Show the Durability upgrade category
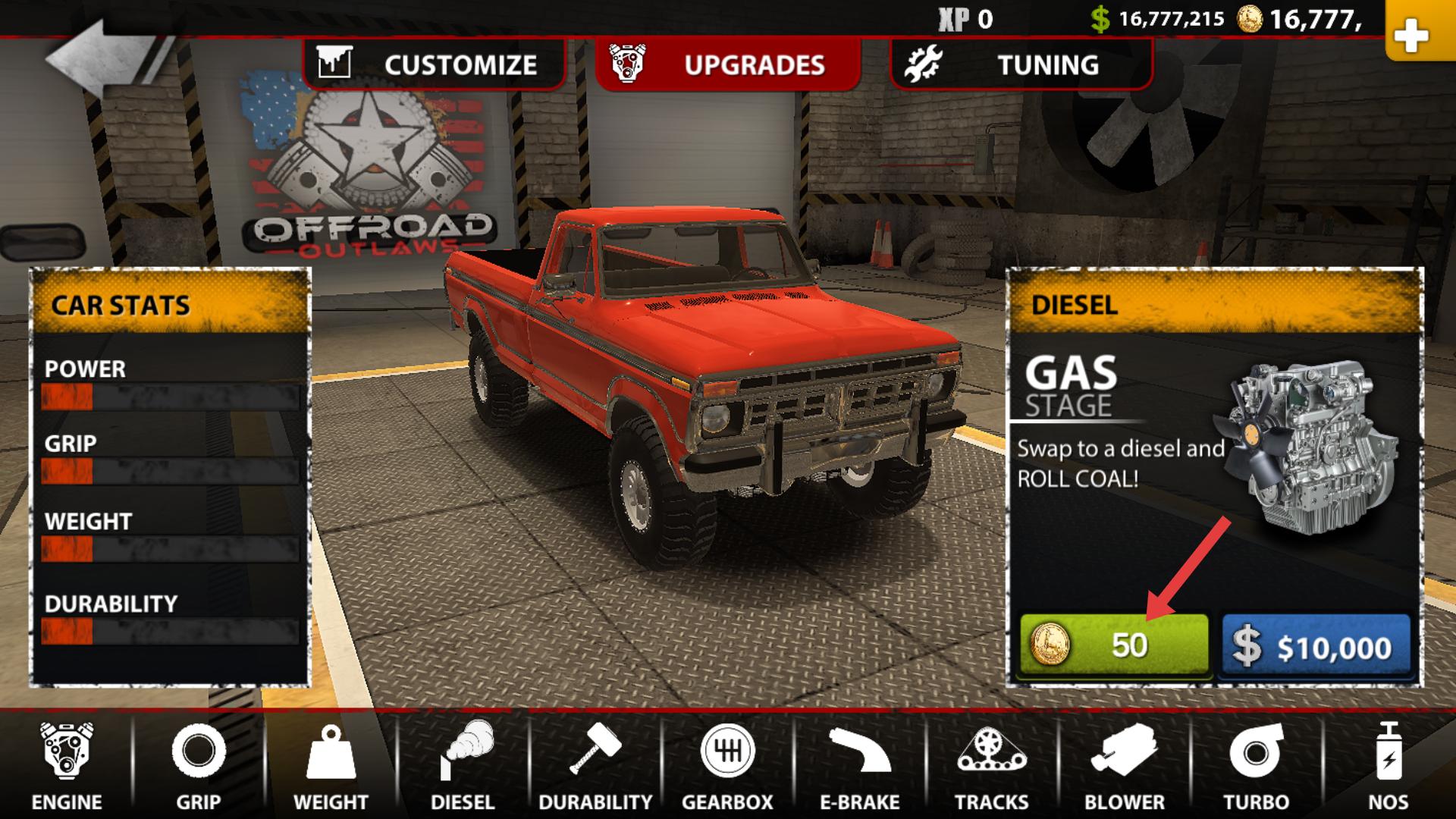Image resolution: width=1456 pixels, height=819 pixels. pos(595,766)
